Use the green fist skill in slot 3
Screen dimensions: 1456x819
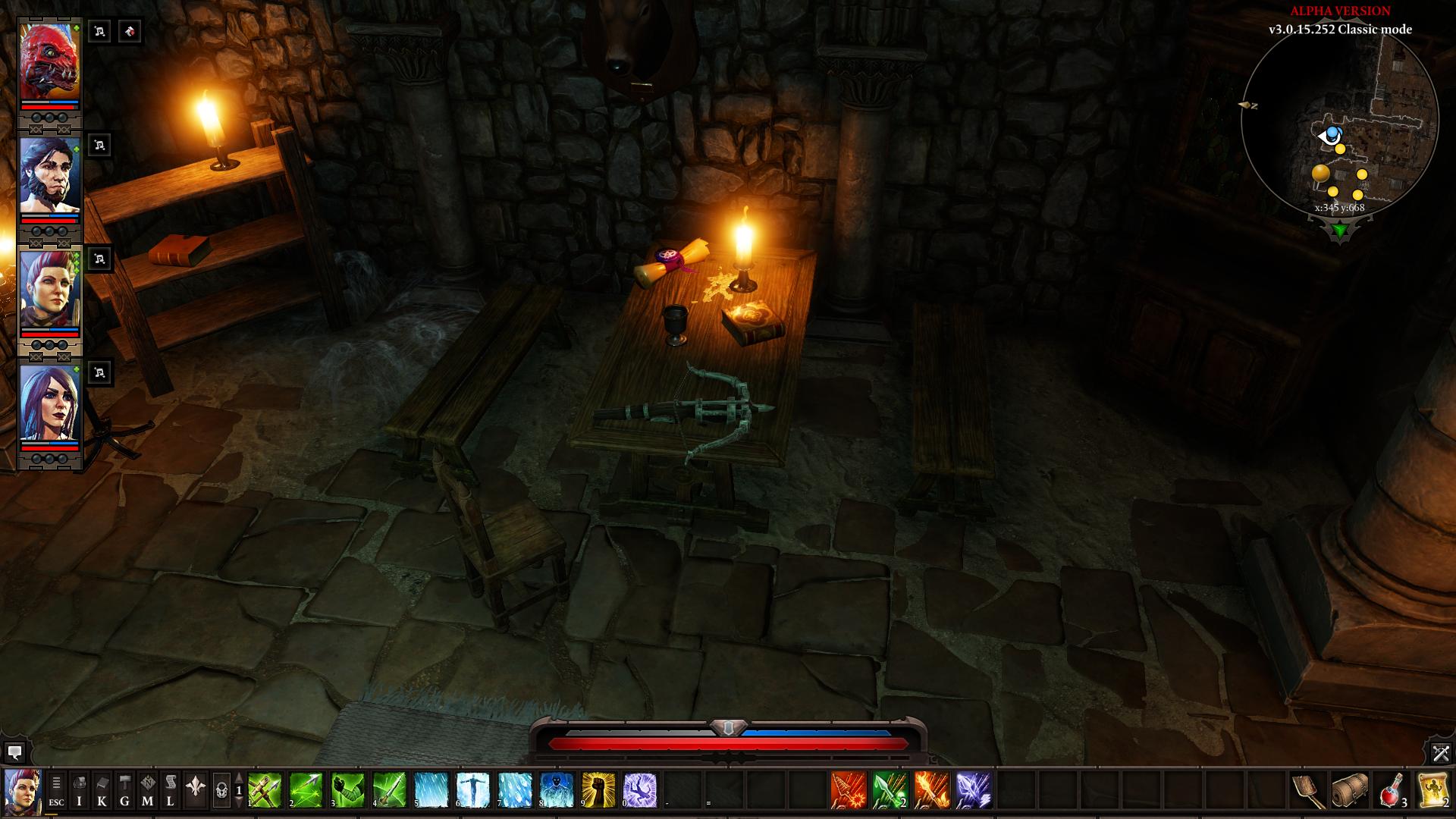click(x=348, y=791)
